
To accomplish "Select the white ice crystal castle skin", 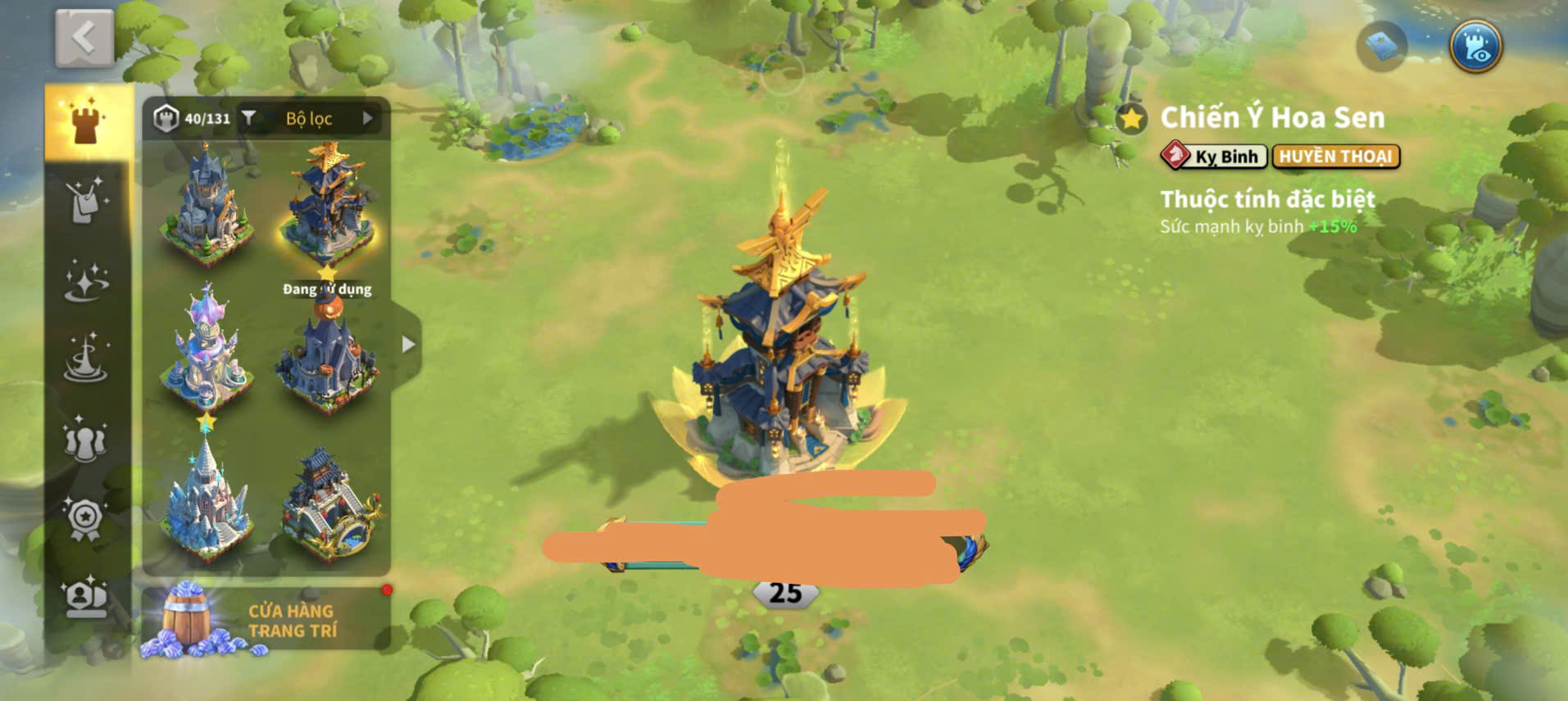I will point(206,500).
